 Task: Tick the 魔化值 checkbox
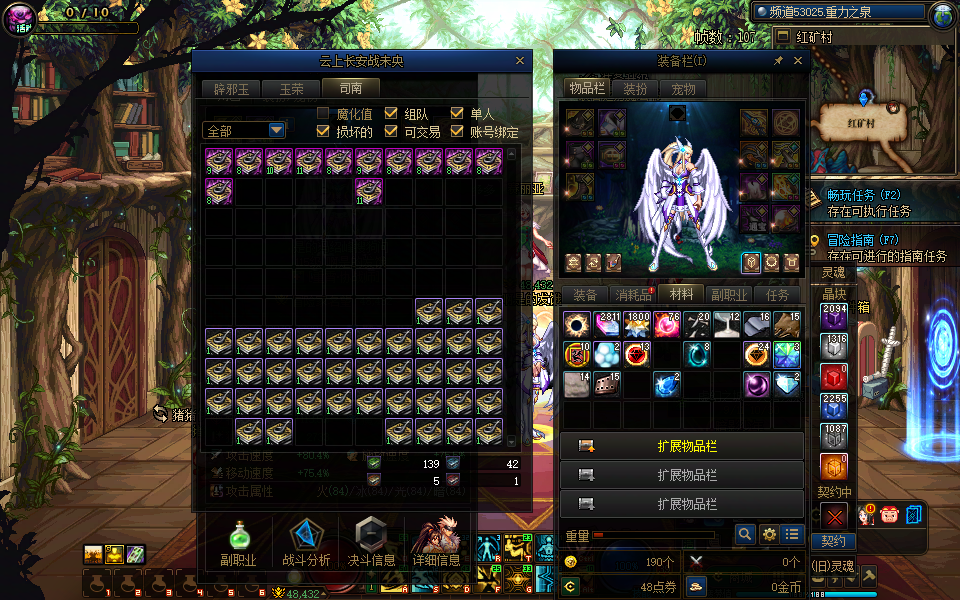[324, 114]
